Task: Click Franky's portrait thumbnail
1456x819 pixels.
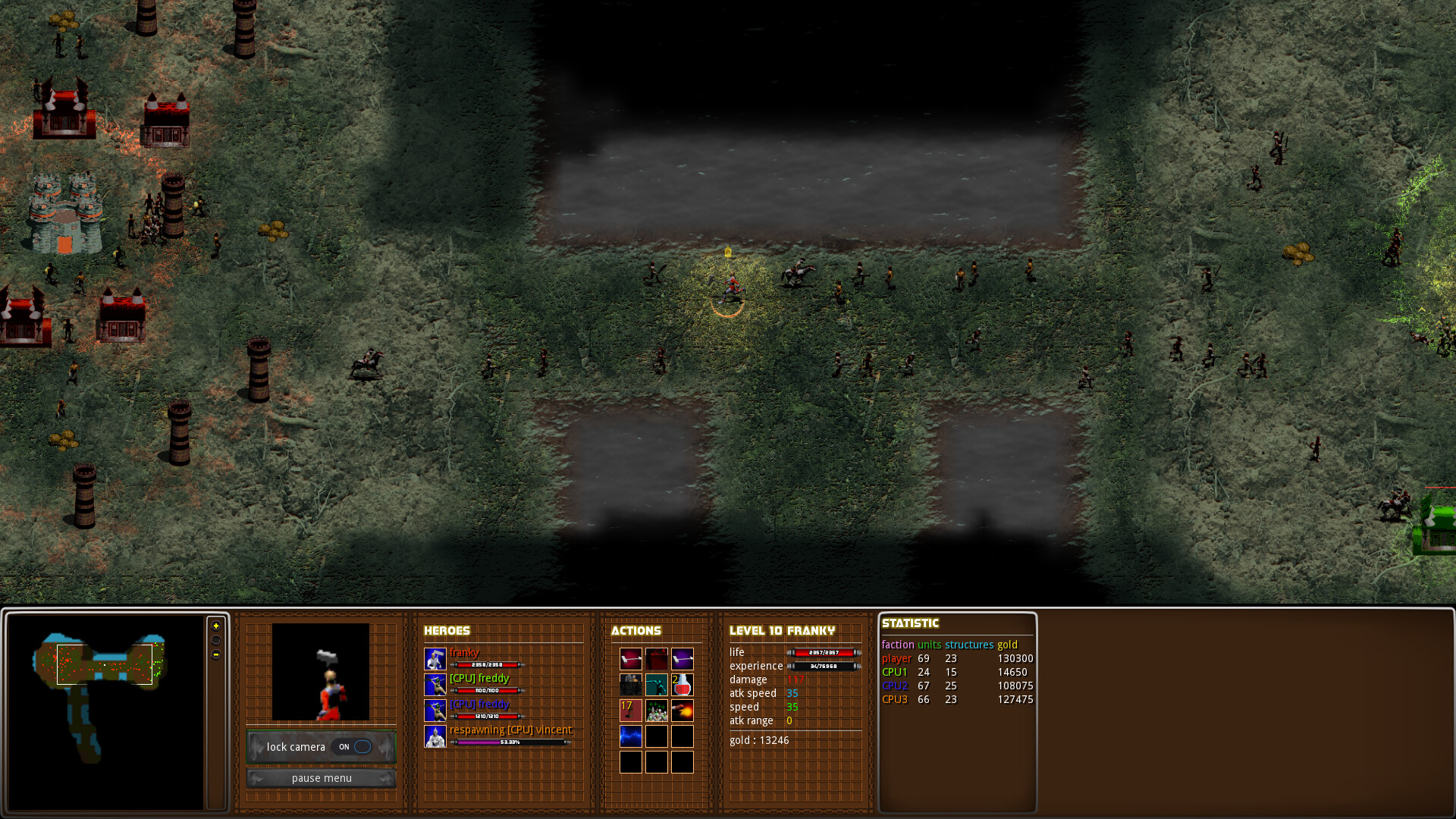Action: (321, 671)
